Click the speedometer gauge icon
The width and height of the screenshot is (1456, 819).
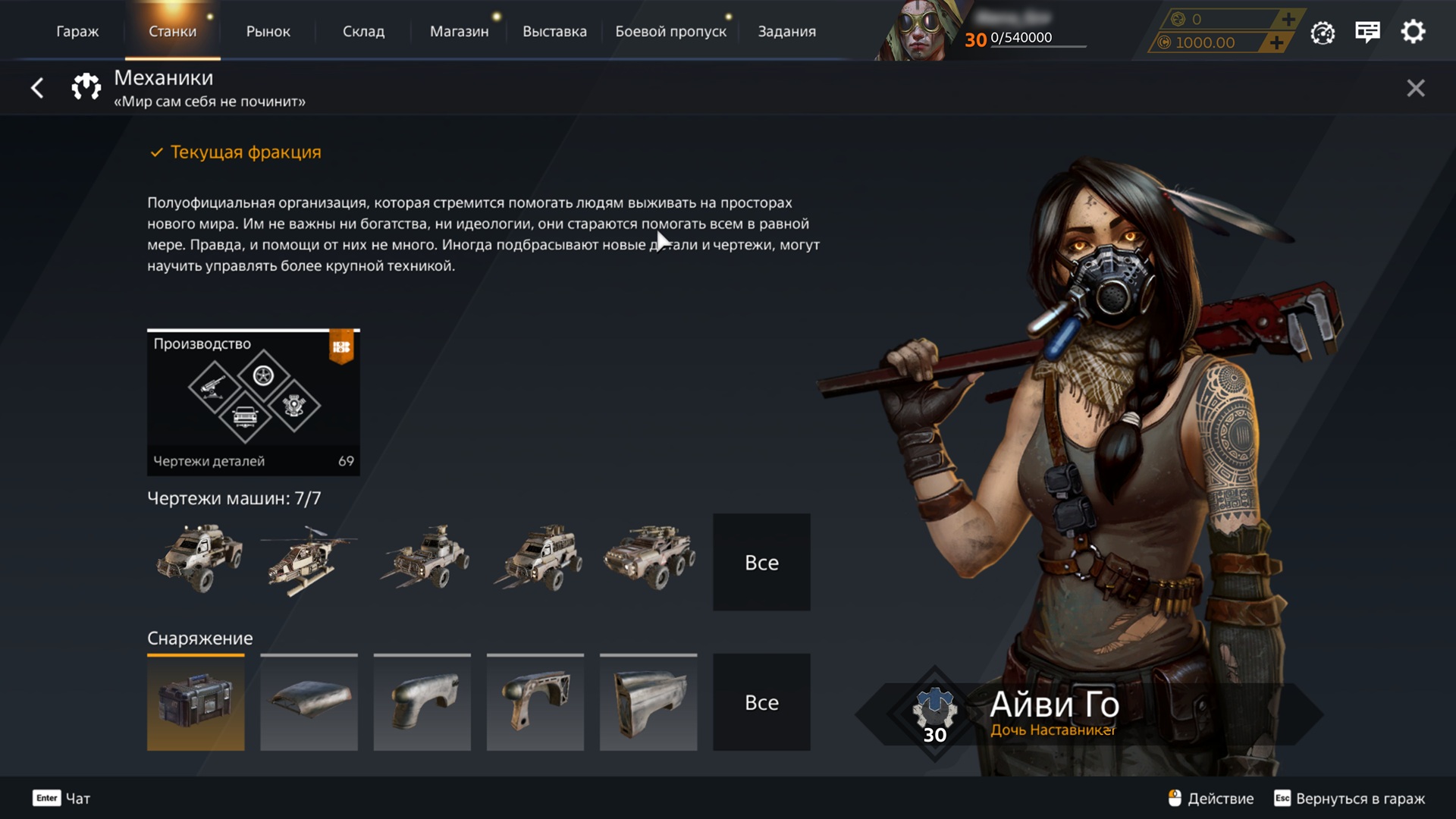[x=1323, y=33]
